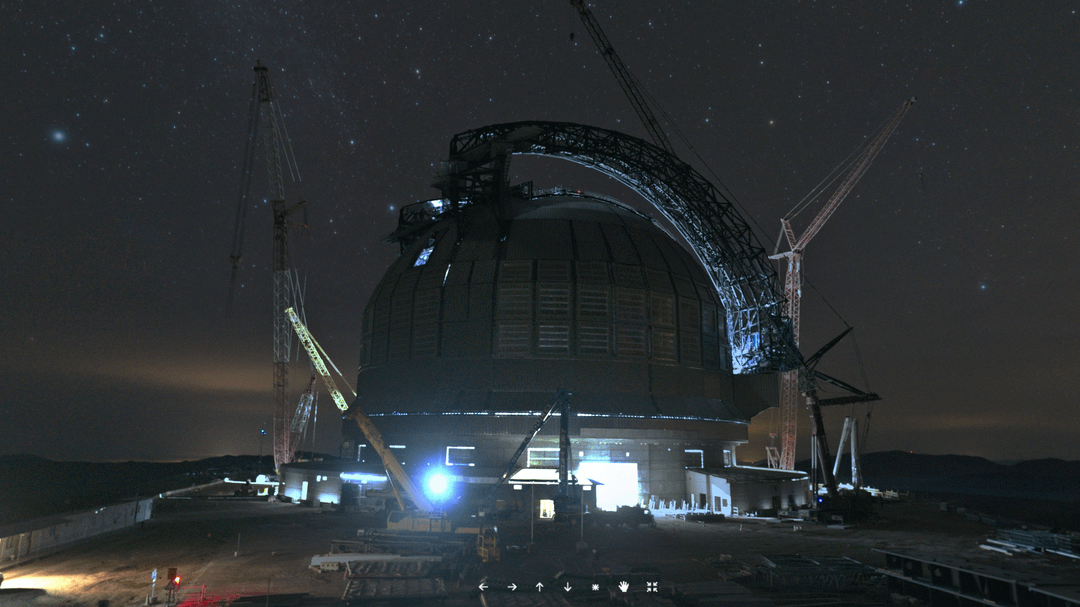Toggle the hand drag-mode icon
This screenshot has height=607, width=1080.
pyautogui.click(x=623, y=587)
